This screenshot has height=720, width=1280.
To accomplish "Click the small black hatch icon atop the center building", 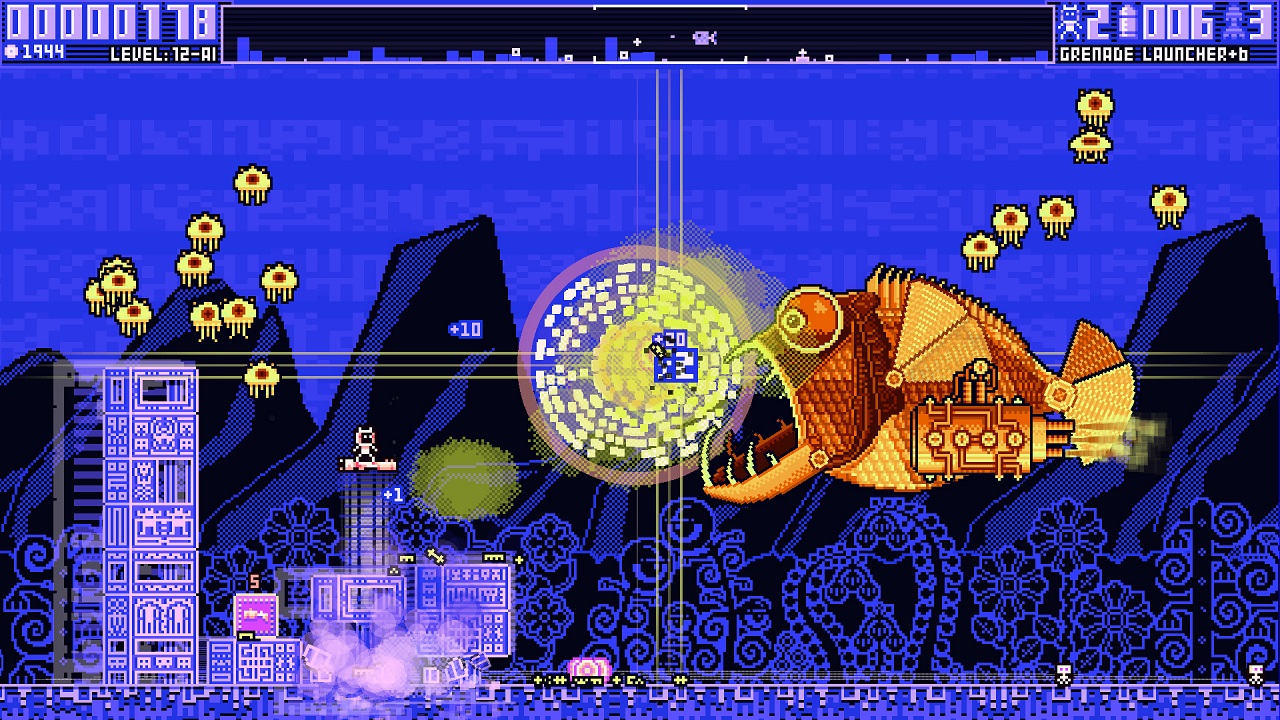I will click(394, 571).
